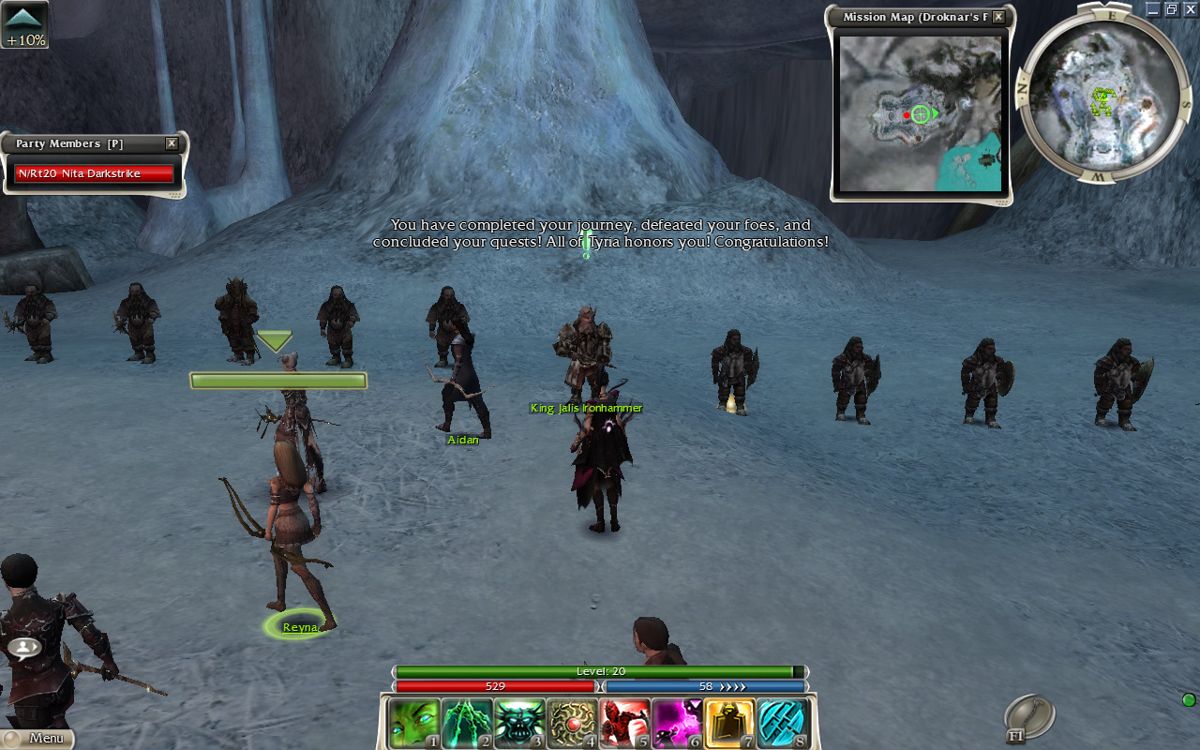Use skill 6, the magenta spirit icon
The height and width of the screenshot is (750, 1200).
678,723
